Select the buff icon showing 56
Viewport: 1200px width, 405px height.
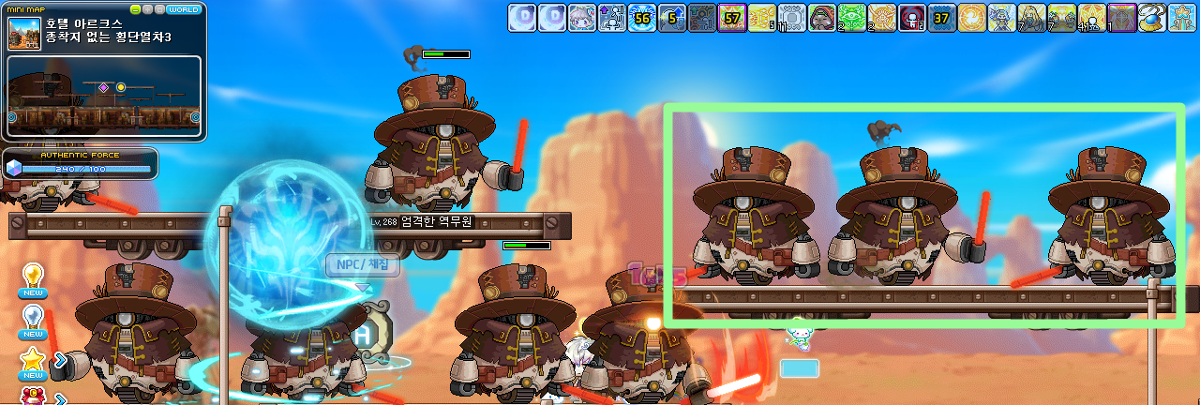pyautogui.click(x=642, y=17)
